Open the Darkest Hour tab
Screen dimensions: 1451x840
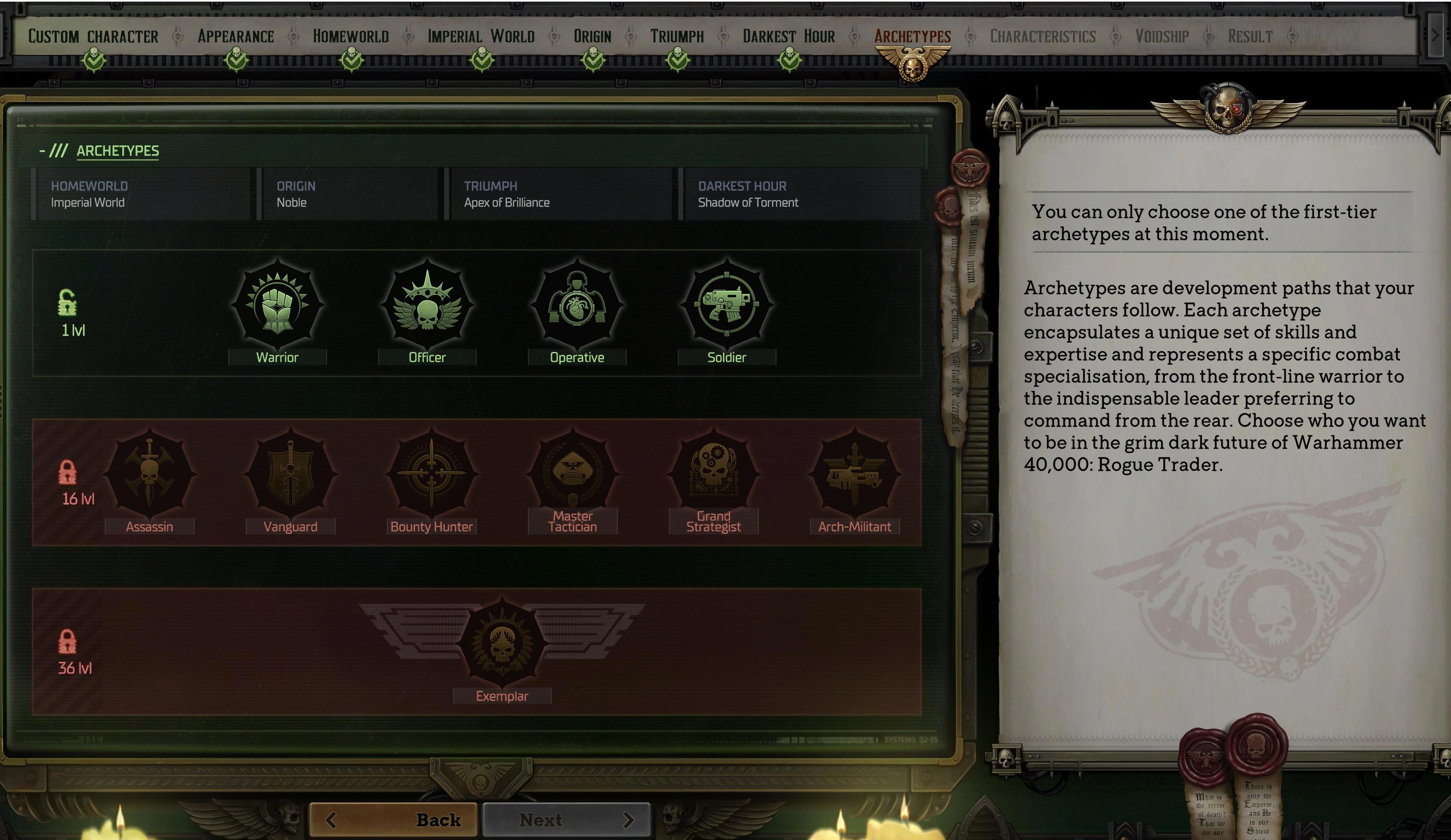coord(788,36)
